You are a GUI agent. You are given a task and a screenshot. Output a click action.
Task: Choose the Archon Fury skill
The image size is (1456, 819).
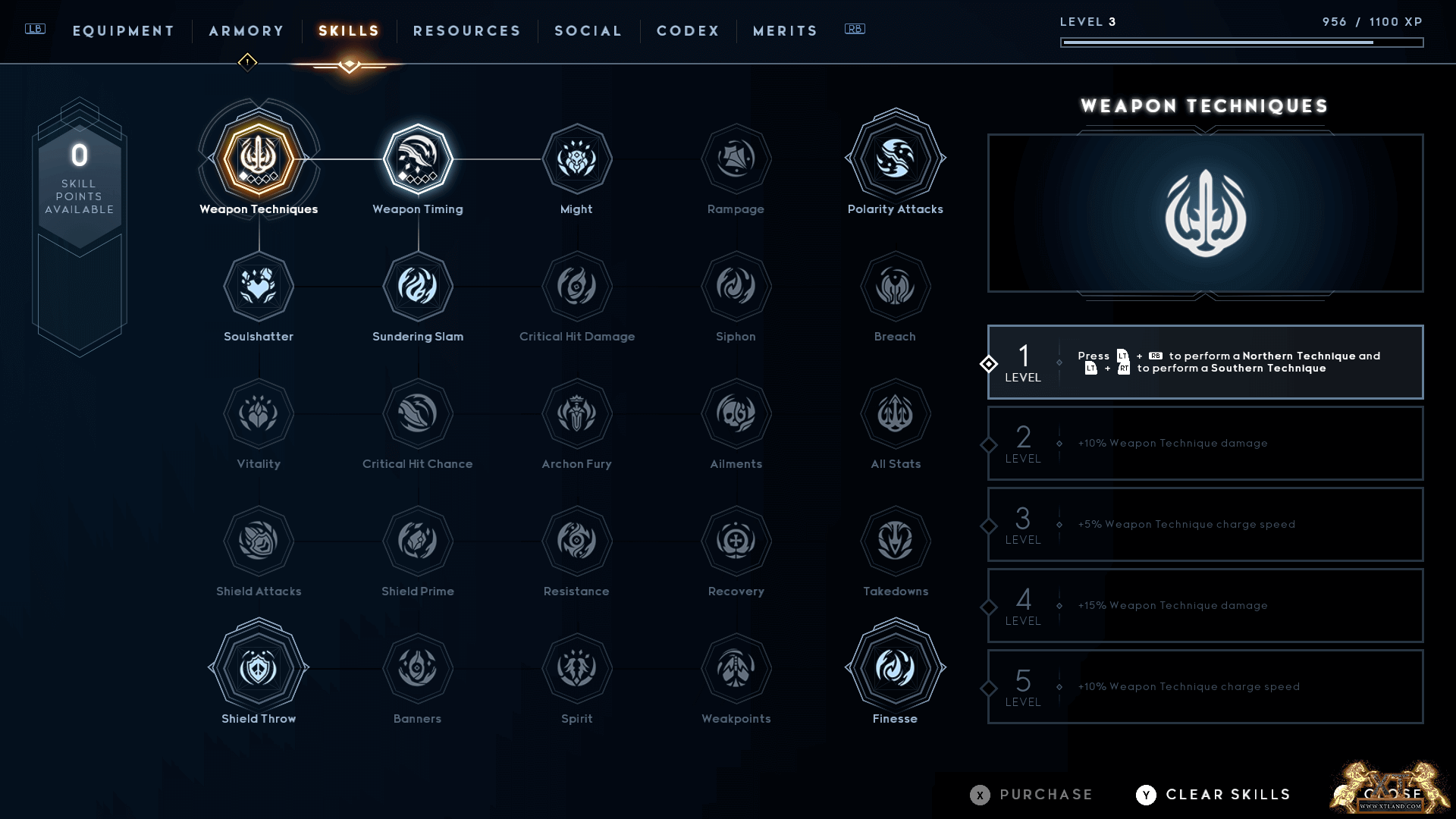click(x=576, y=414)
